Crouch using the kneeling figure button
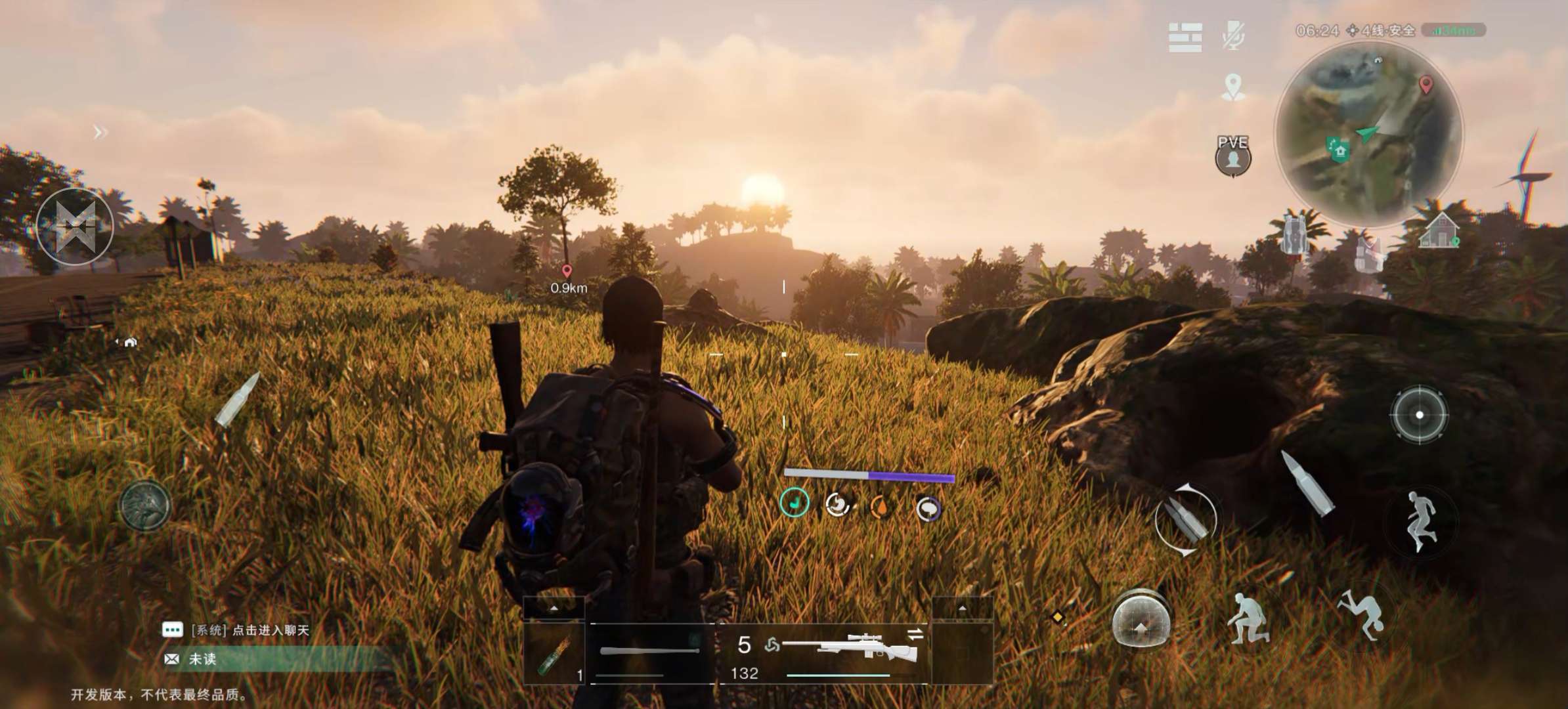Viewport: 1568px width, 709px height. 1248,618
